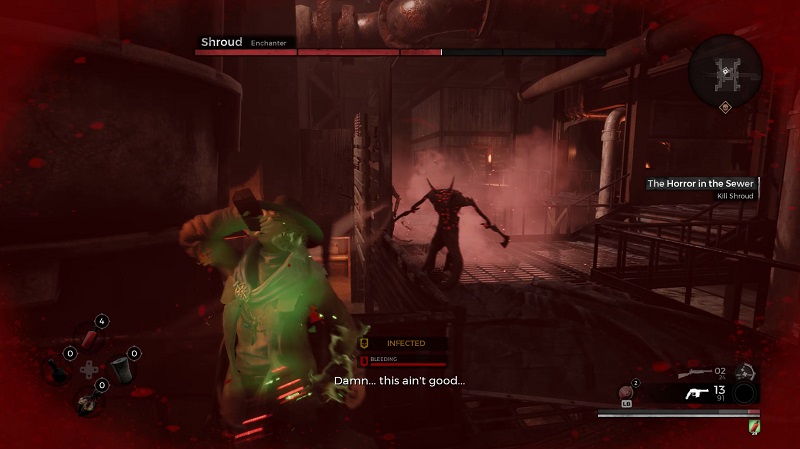The width and height of the screenshot is (800, 449).
Task: Use the Dragon Heart healing item
Action: click(x=628, y=392)
